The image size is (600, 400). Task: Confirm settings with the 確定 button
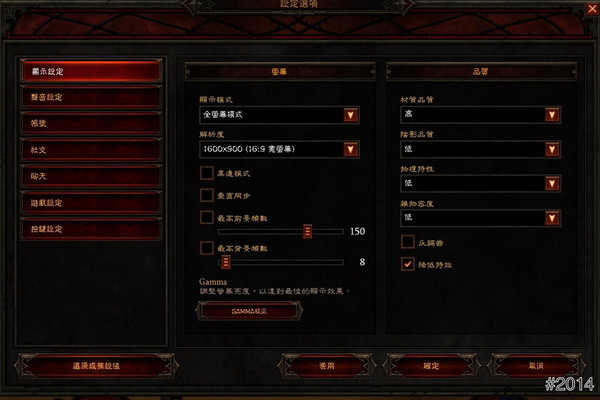coord(431,366)
